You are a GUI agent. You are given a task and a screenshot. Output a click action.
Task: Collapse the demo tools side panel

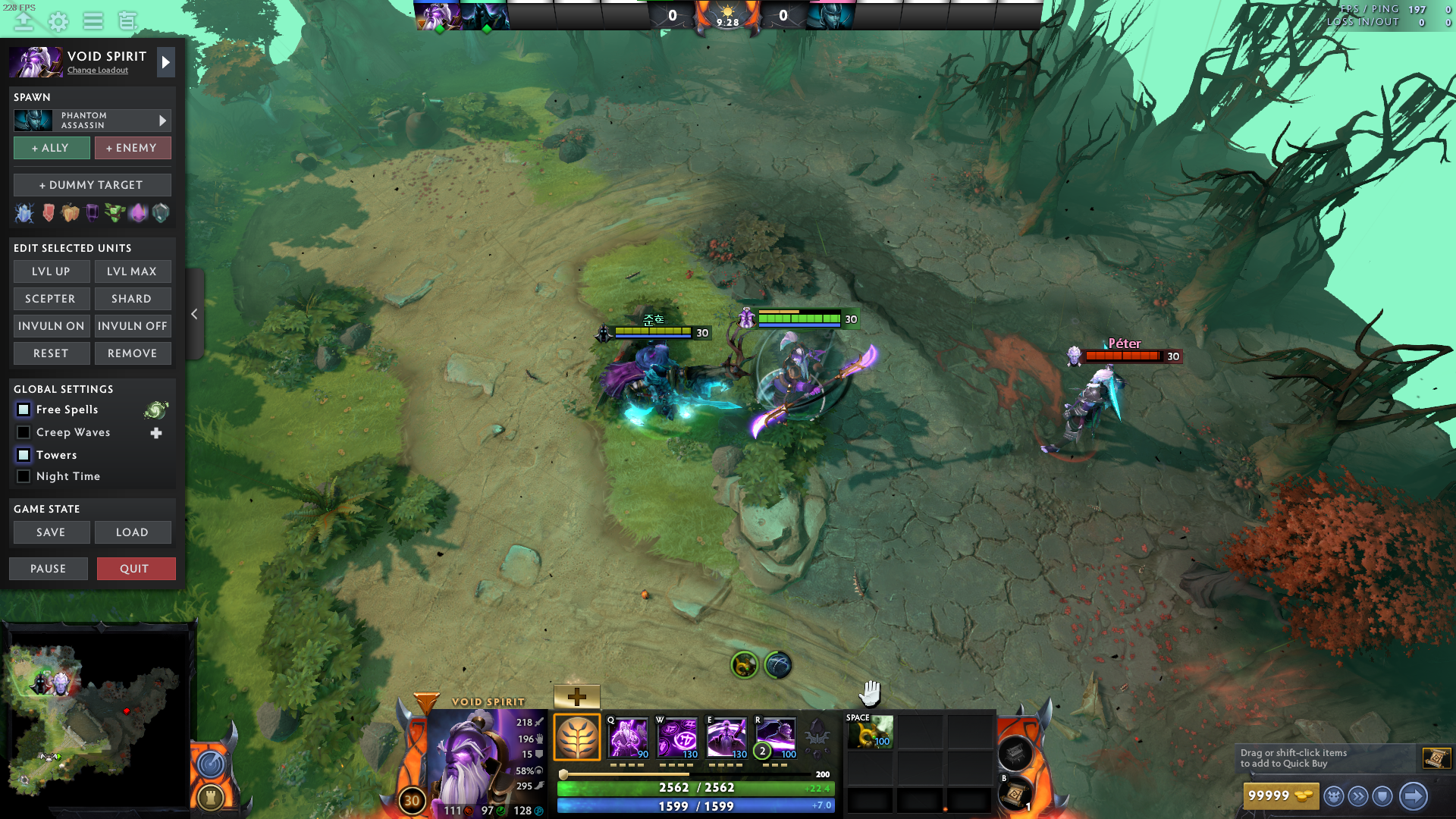click(x=194, y=314)
